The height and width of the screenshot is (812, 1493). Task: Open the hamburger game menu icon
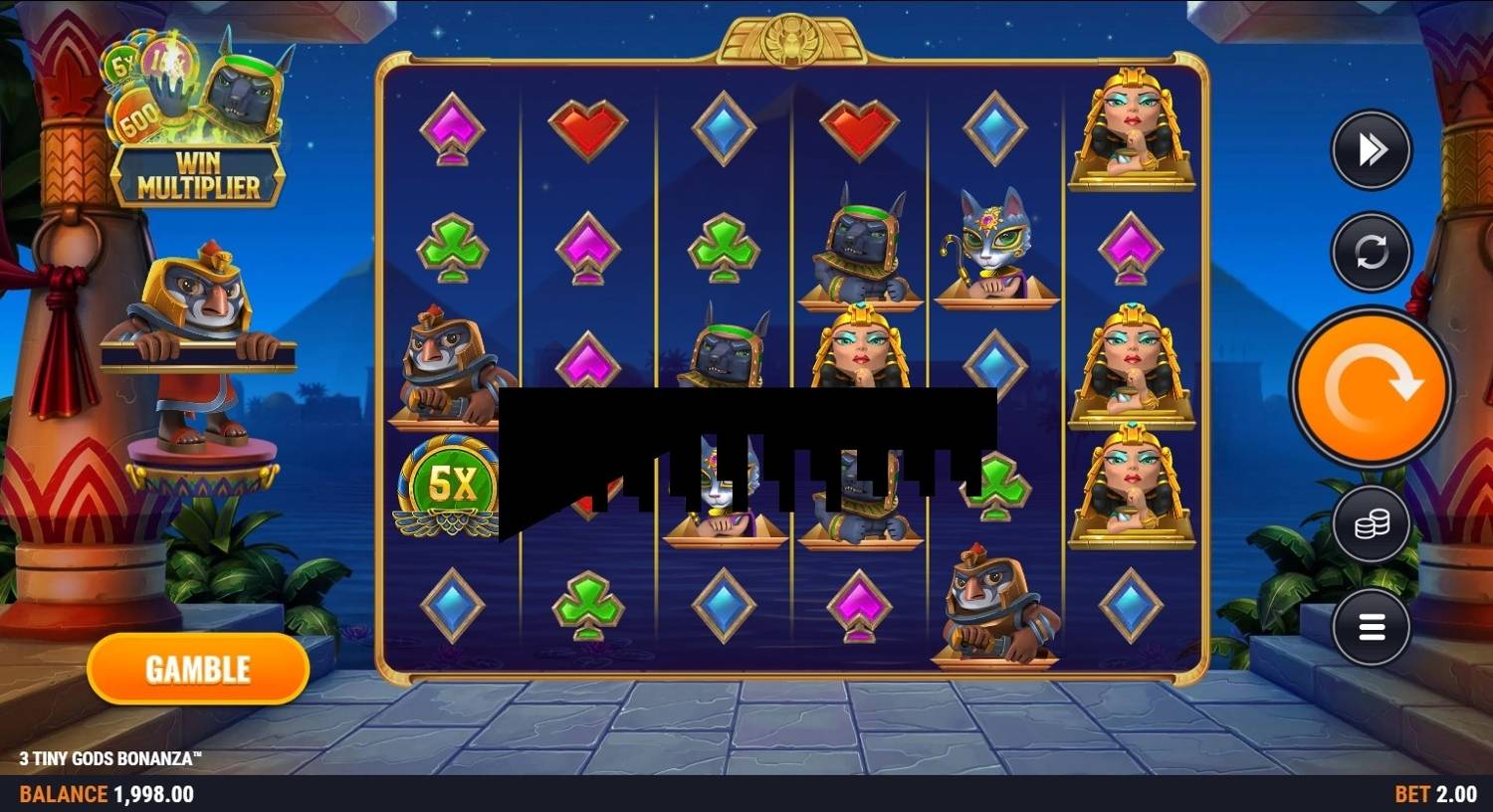[x=1371, y=627]
